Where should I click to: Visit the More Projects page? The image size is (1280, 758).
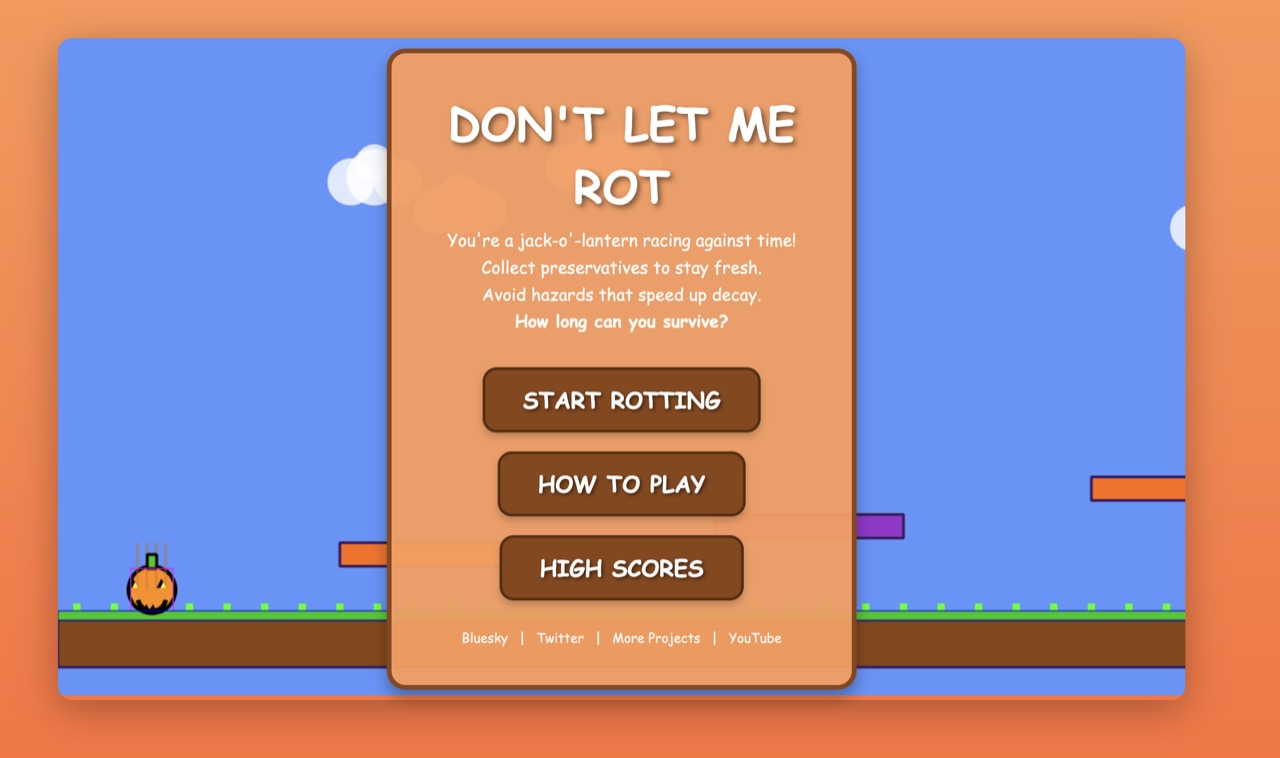[x=656, y=638]
